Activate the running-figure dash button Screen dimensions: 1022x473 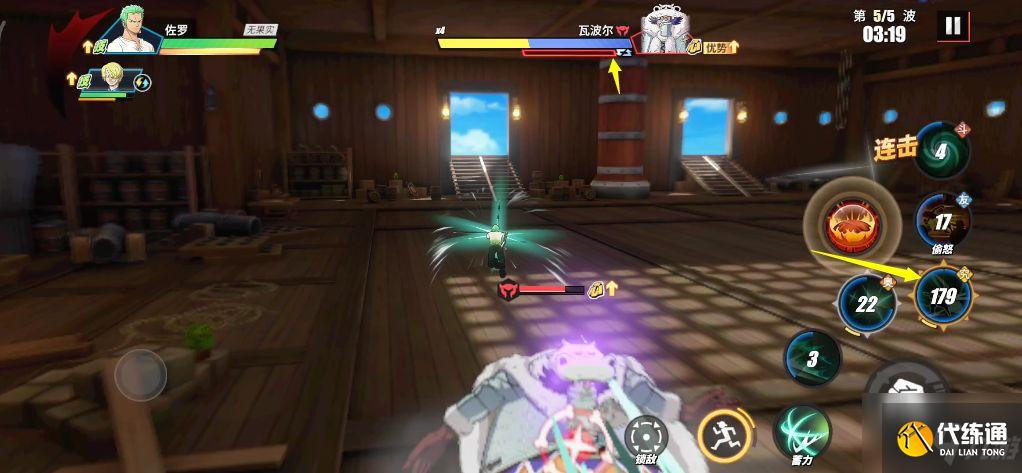click(719, 436)
